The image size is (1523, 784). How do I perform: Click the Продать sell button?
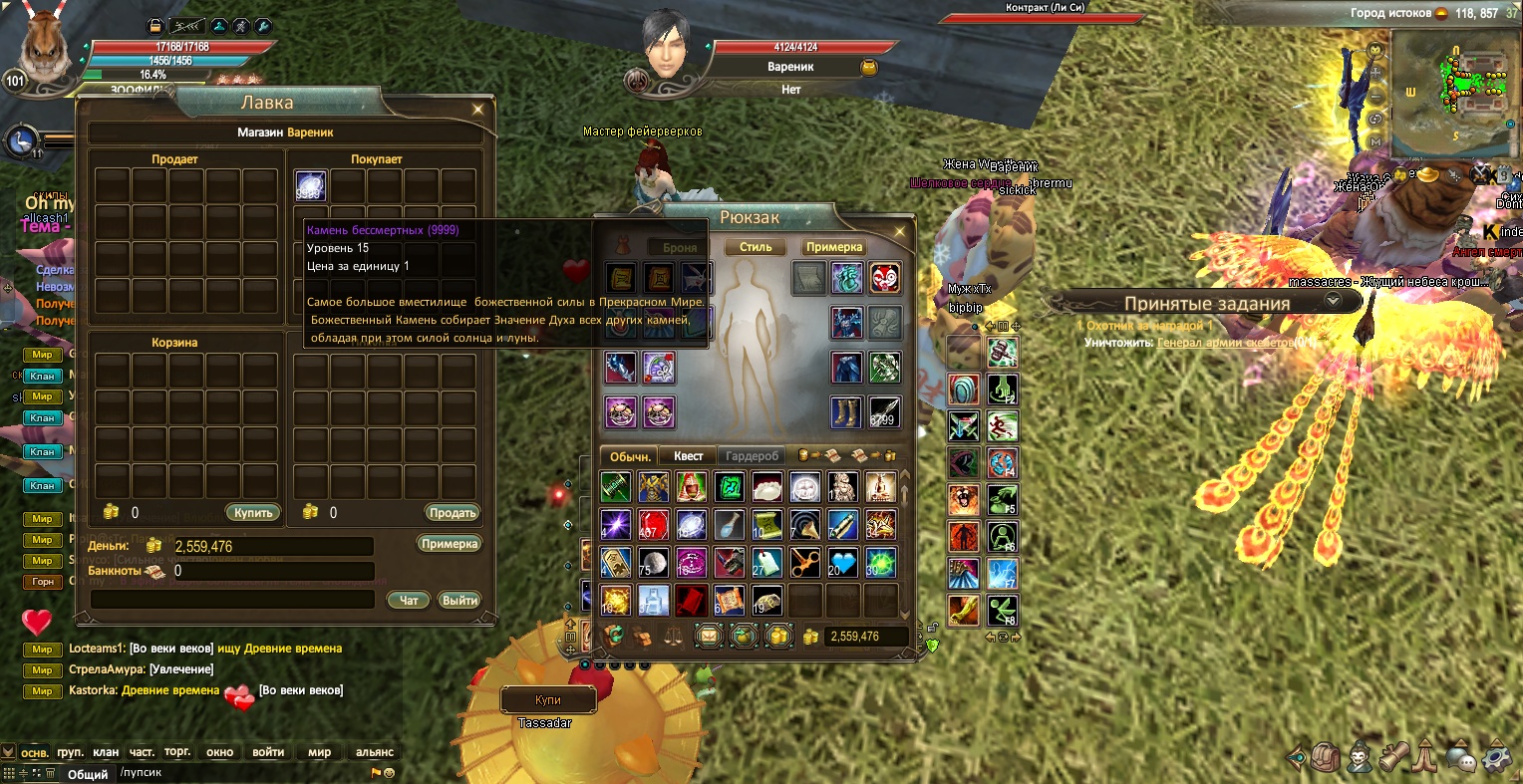pos(453,513)
